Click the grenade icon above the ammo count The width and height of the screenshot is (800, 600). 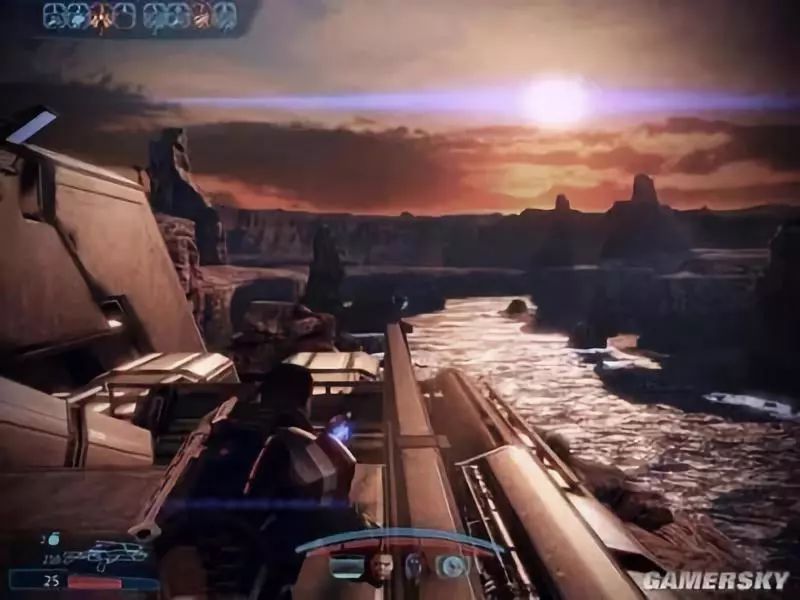[54, 538]
